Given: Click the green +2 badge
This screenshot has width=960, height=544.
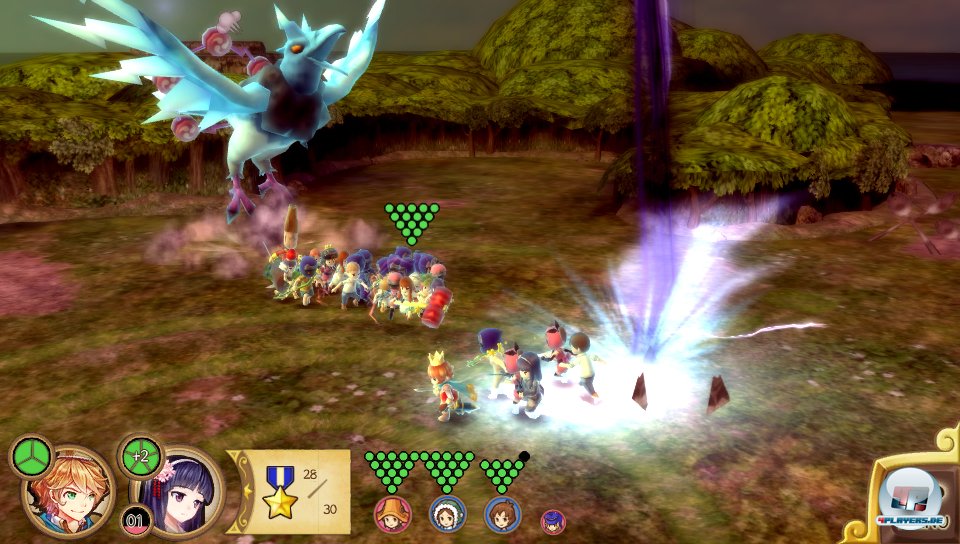Looking at the screenshot, I should coord(139,456).
